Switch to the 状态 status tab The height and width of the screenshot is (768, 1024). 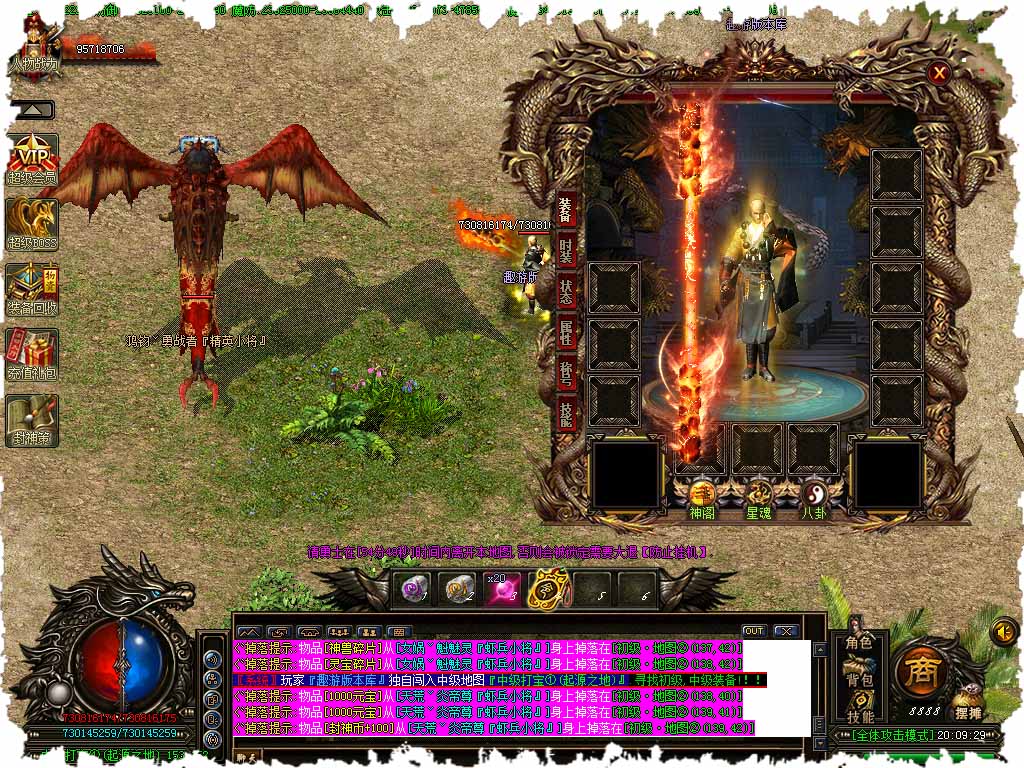[x=566, y=292]
